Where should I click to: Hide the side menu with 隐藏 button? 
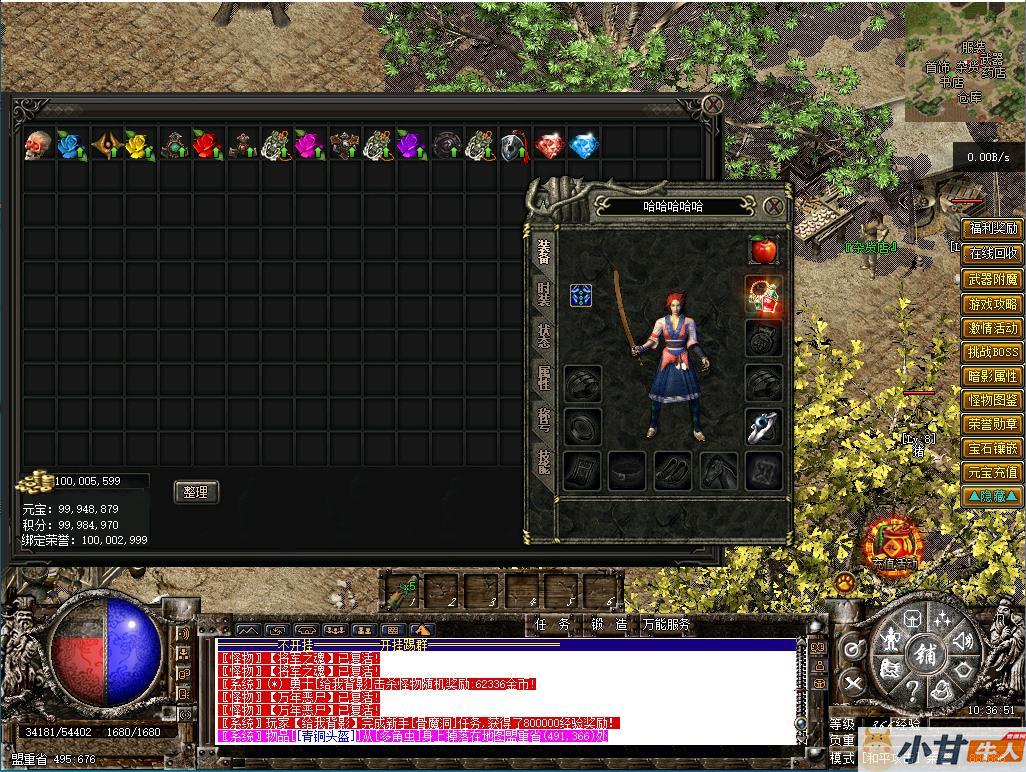[x=992, y=496]
